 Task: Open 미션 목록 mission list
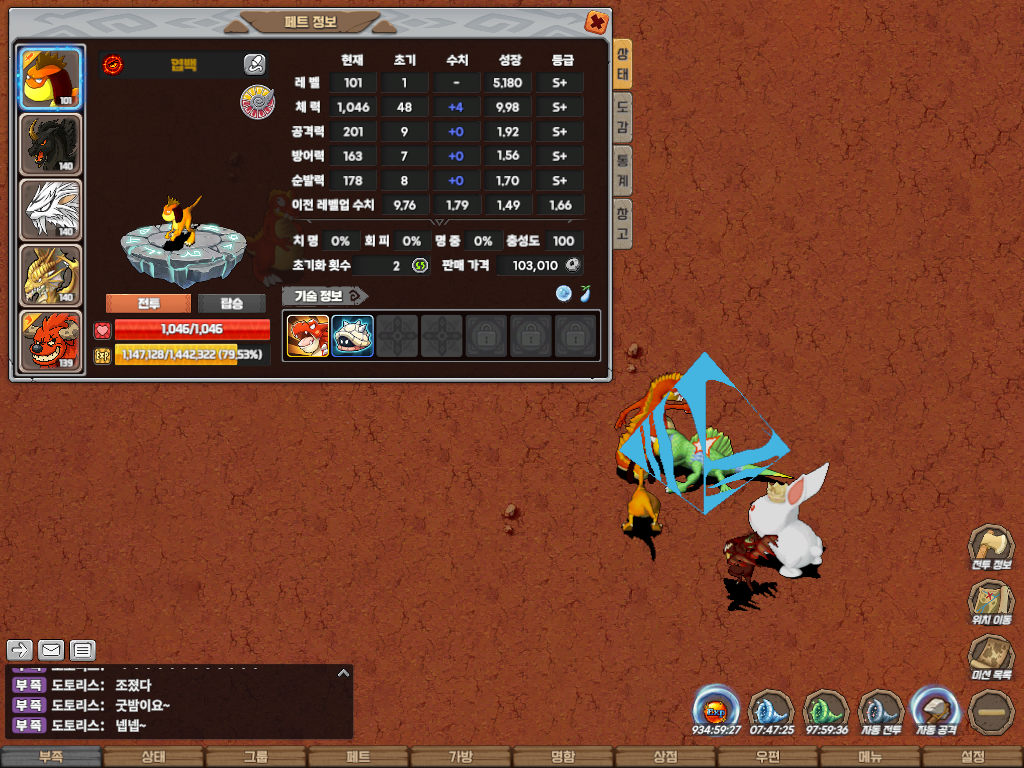[x=991, y=658]
